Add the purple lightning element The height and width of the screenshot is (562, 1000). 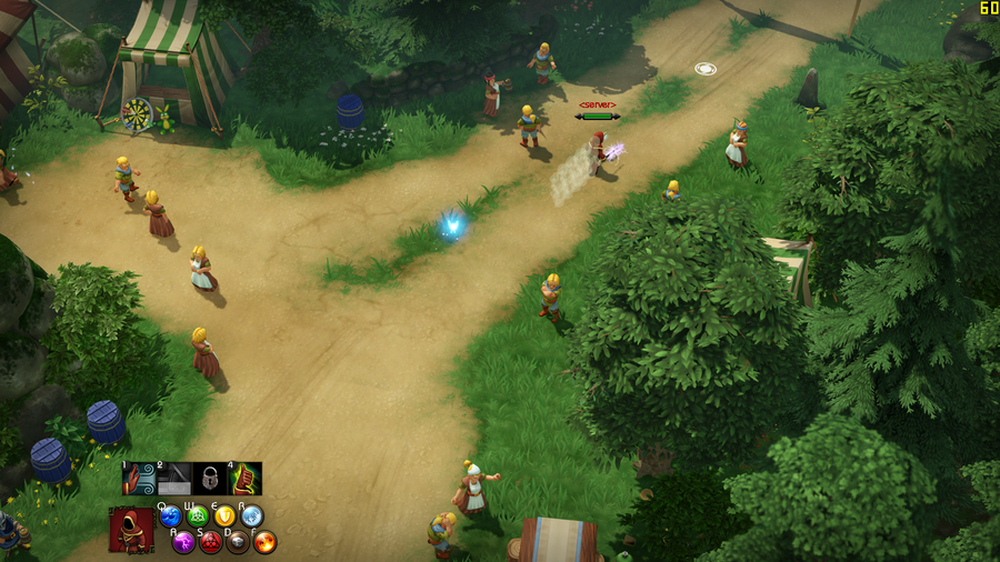tap(184, 542)
